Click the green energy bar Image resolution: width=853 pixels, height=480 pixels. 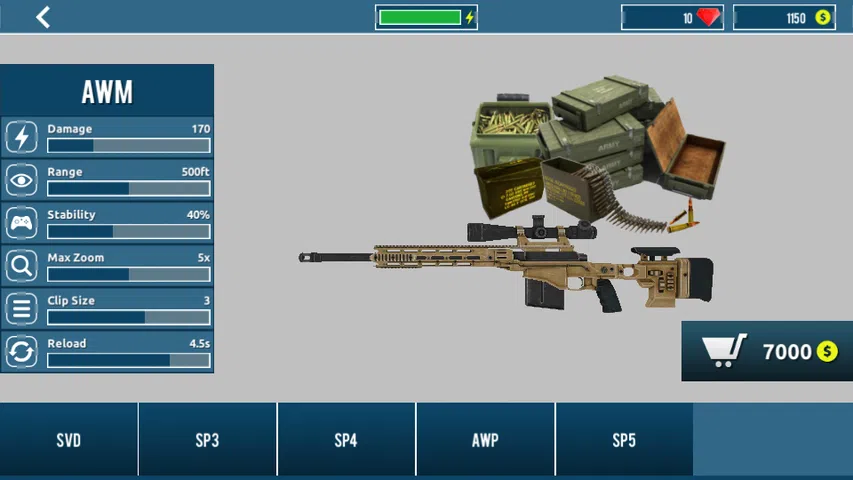pyautogui.click(x=426, y=18)
